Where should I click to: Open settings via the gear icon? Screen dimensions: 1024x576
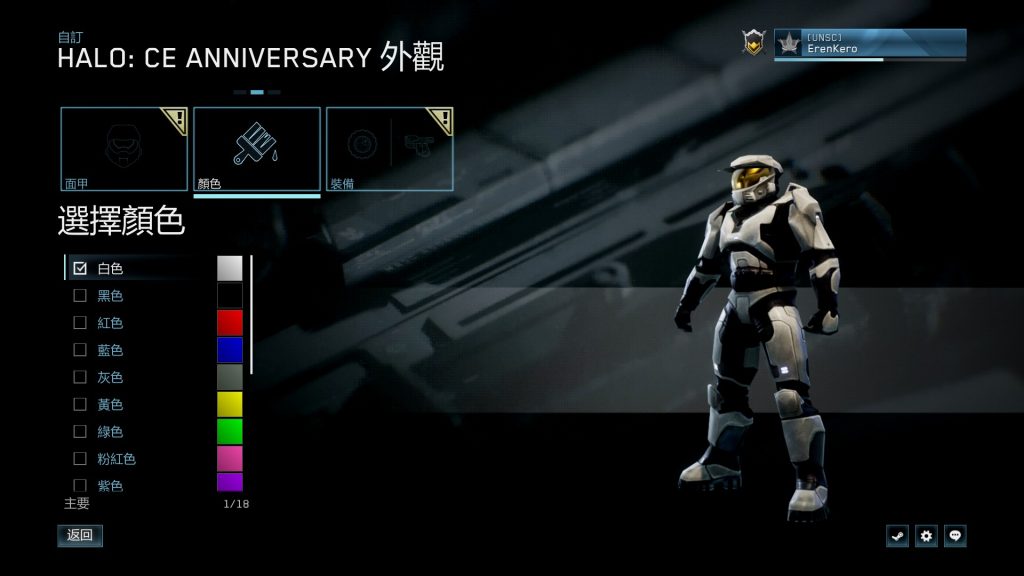pyautogui.click(x=926, y=536)
